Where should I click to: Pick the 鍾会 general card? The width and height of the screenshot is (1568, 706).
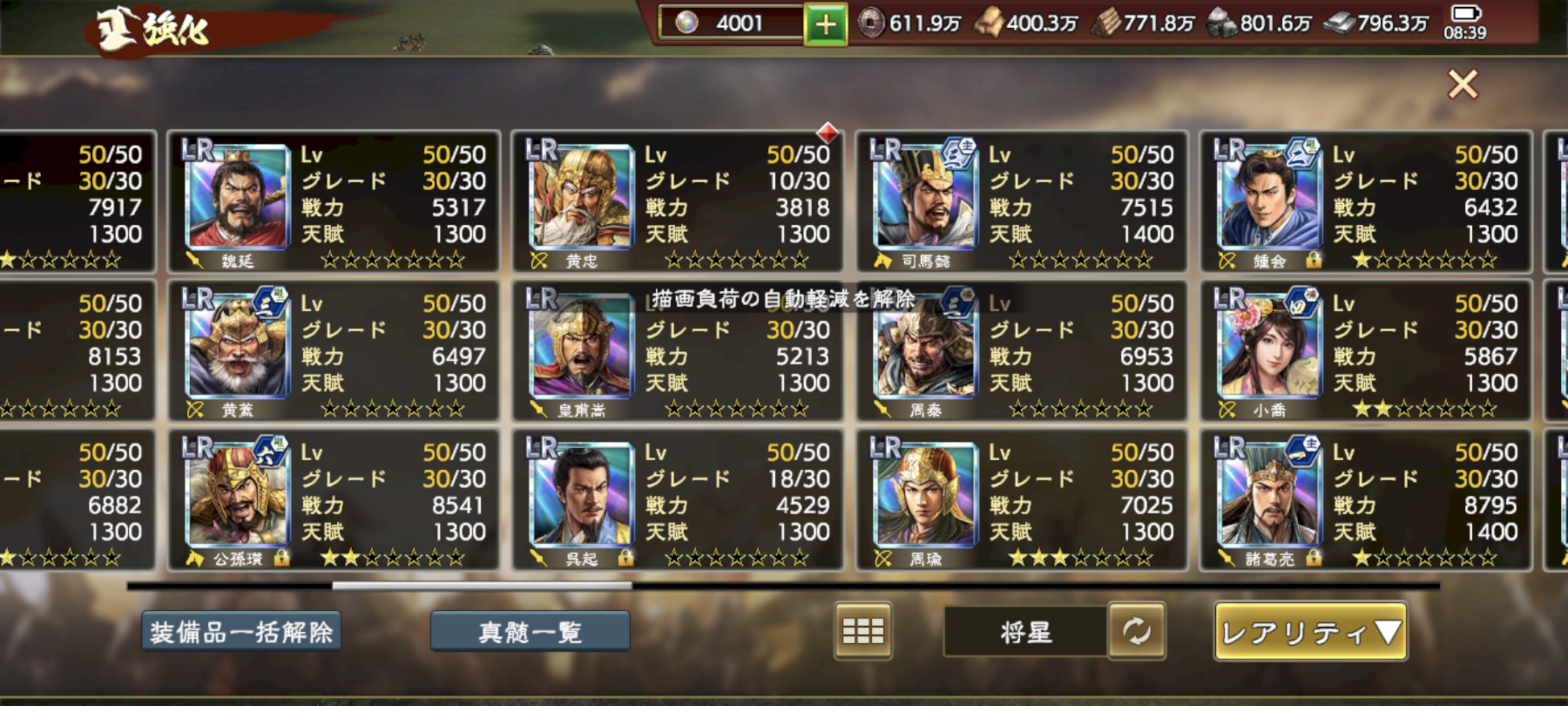point(1365,201)
